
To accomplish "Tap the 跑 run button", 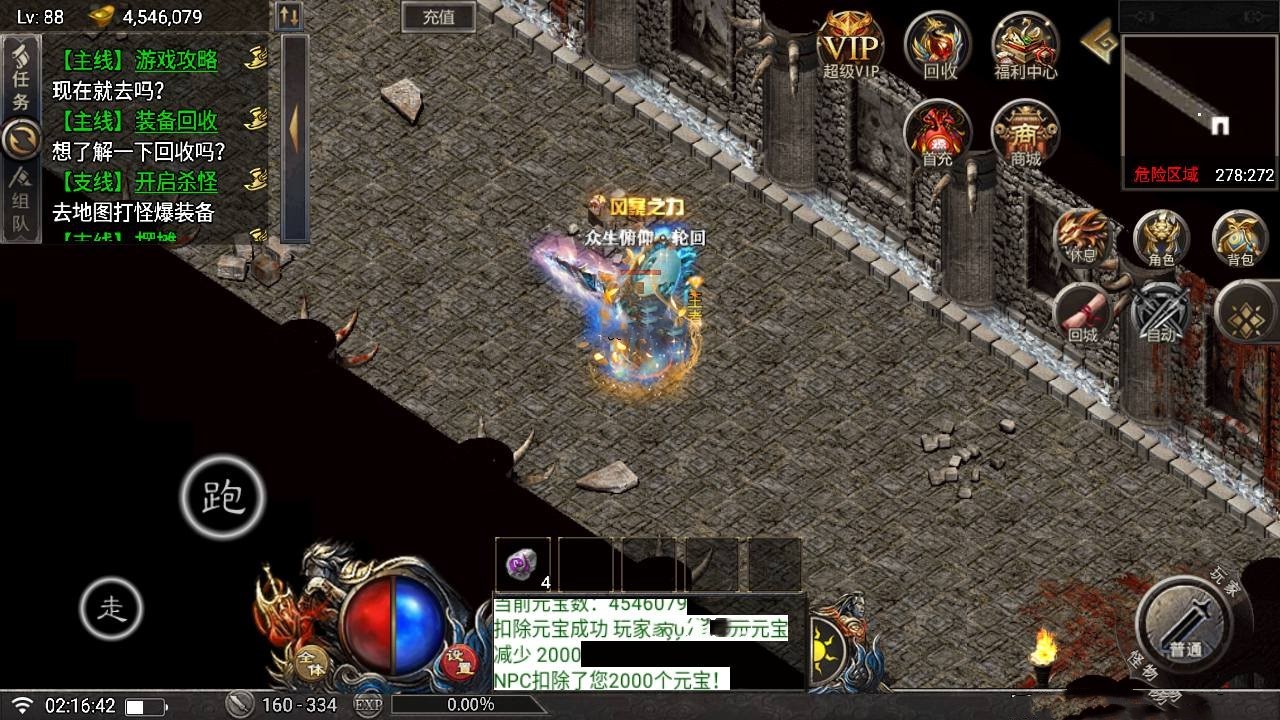I will [222, 497].
